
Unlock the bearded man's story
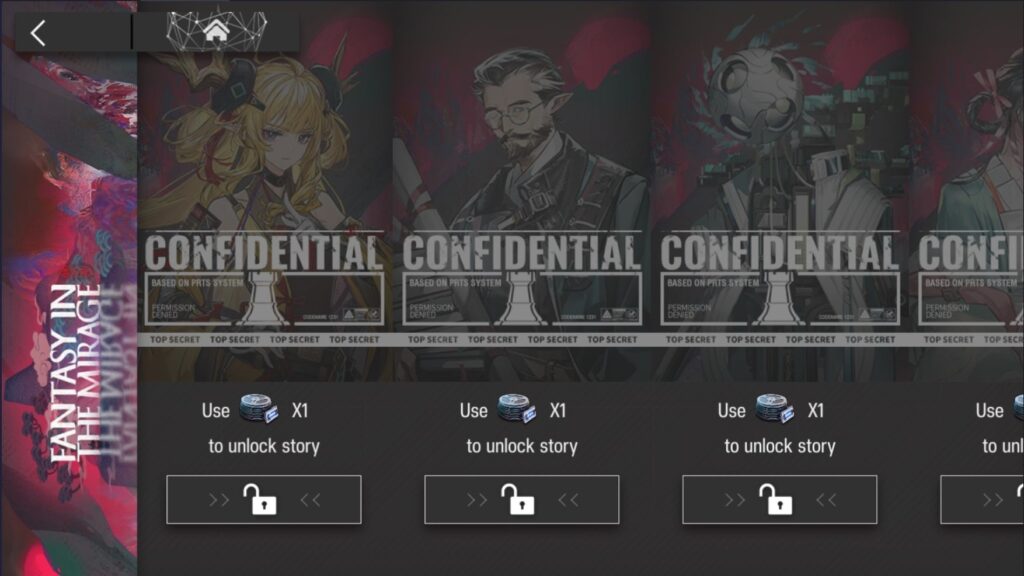click(521, 500)
